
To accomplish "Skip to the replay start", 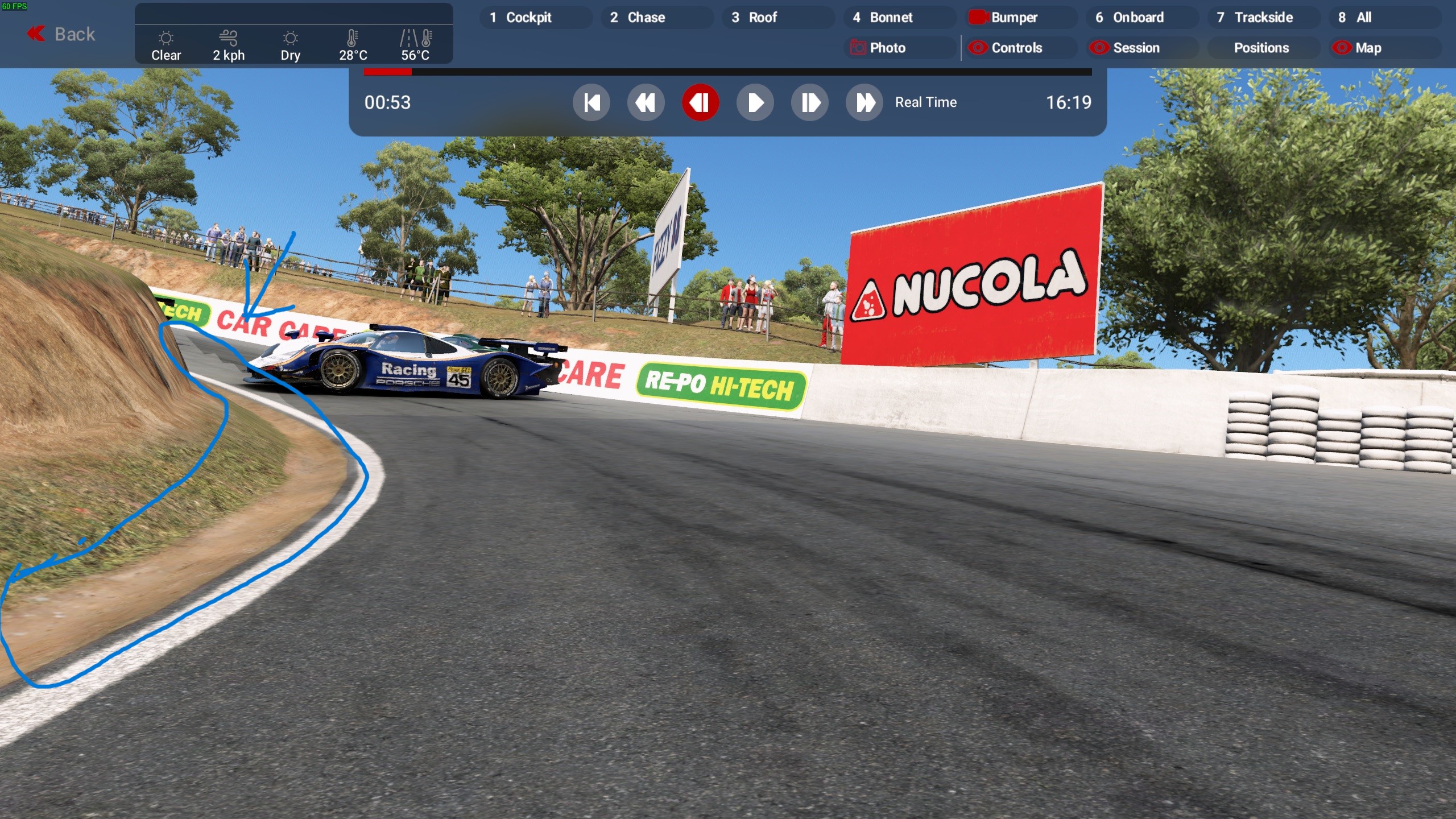I will [x=591, y=103].
